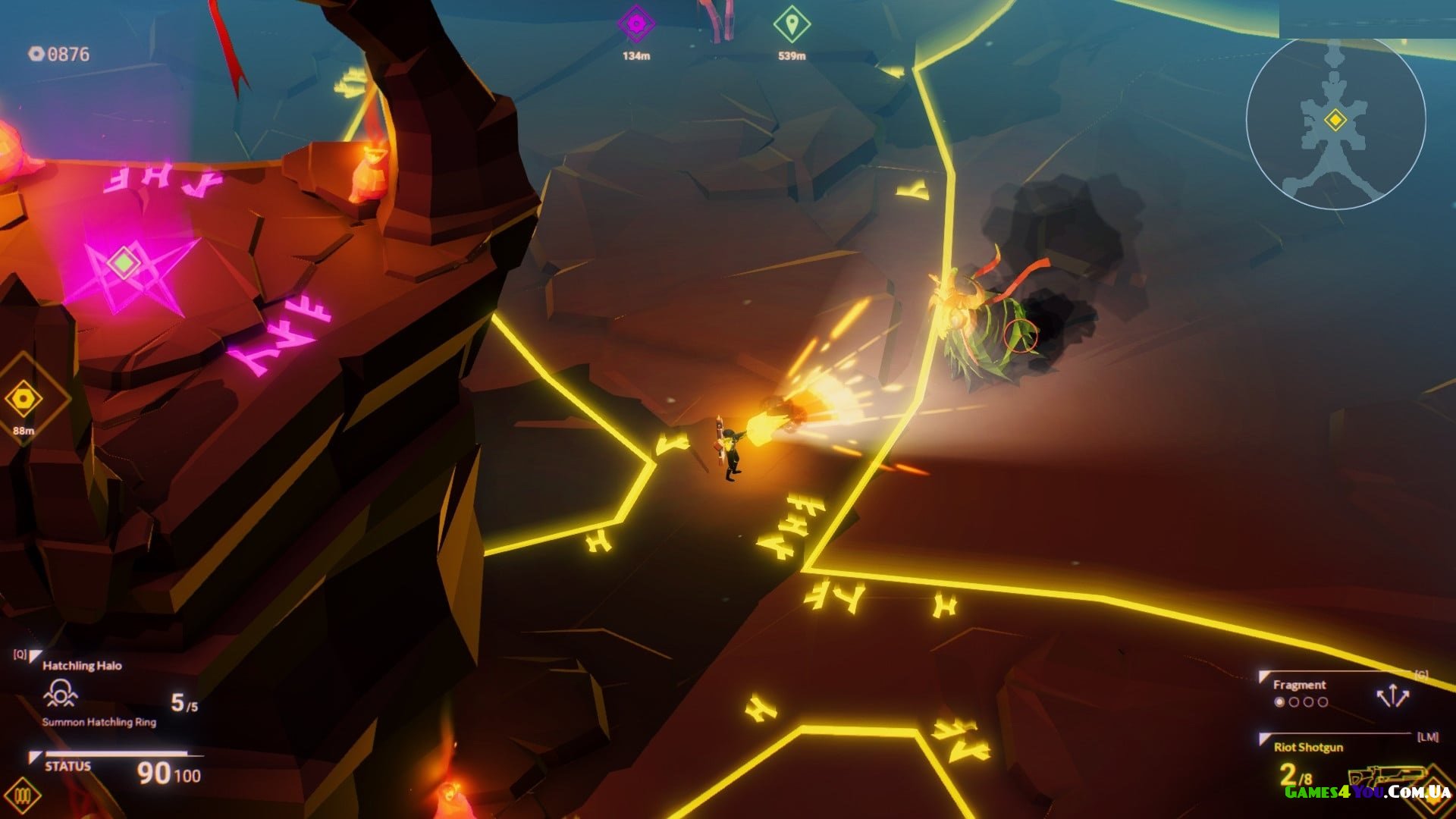Viewport: 1456px width, 819px height.
Task: Select the purple waypoint marker at 134m
Action: 636,25
